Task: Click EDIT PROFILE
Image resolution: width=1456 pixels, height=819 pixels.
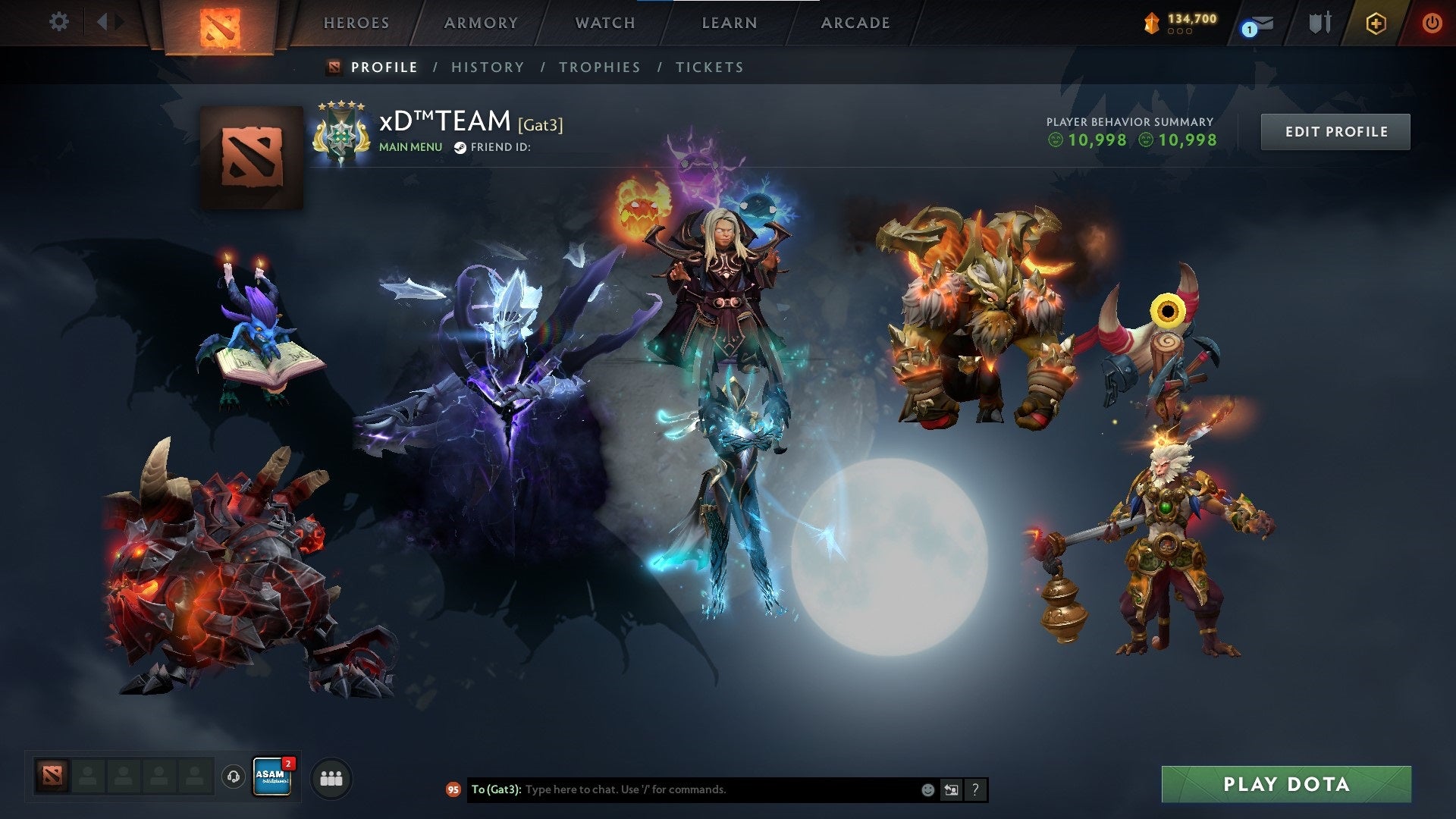Action: coord(1335,130)
